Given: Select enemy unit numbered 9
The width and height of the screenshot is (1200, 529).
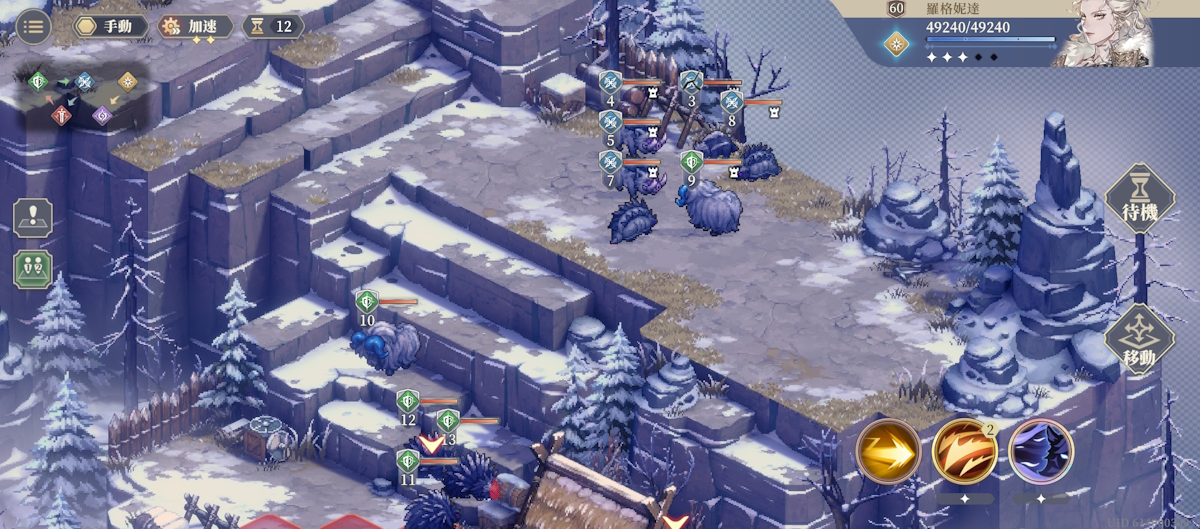Looking at the screenshot, I should click(712, 205).
